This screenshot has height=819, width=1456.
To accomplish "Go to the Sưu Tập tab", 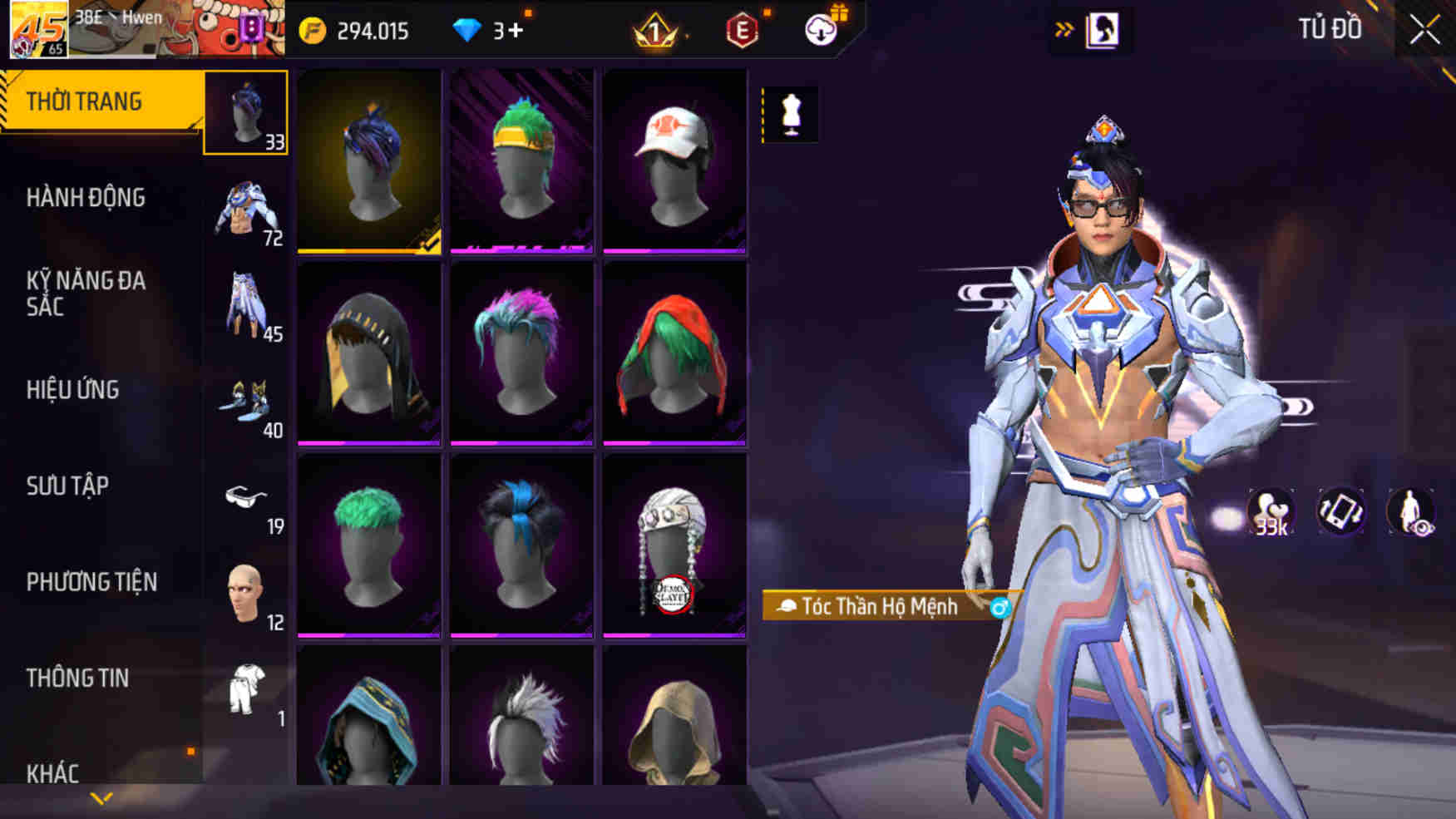I will [68, 486].
